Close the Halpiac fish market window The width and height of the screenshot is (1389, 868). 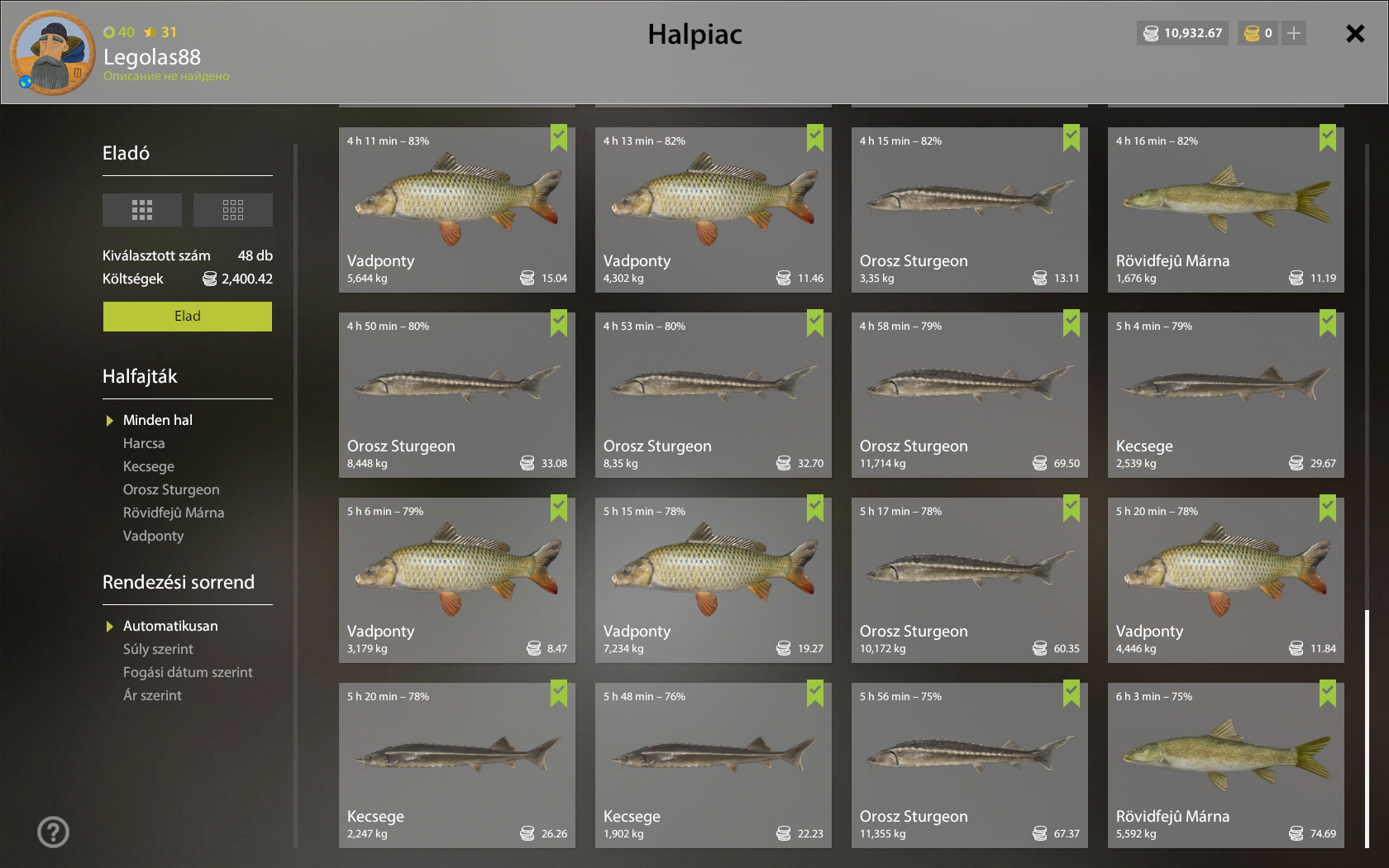click(x=1354, y=34)
